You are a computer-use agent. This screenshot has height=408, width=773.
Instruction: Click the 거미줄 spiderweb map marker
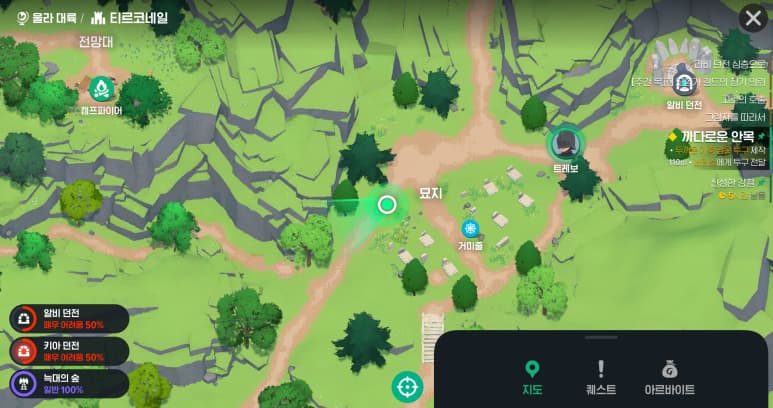click(x=470, y=229)
